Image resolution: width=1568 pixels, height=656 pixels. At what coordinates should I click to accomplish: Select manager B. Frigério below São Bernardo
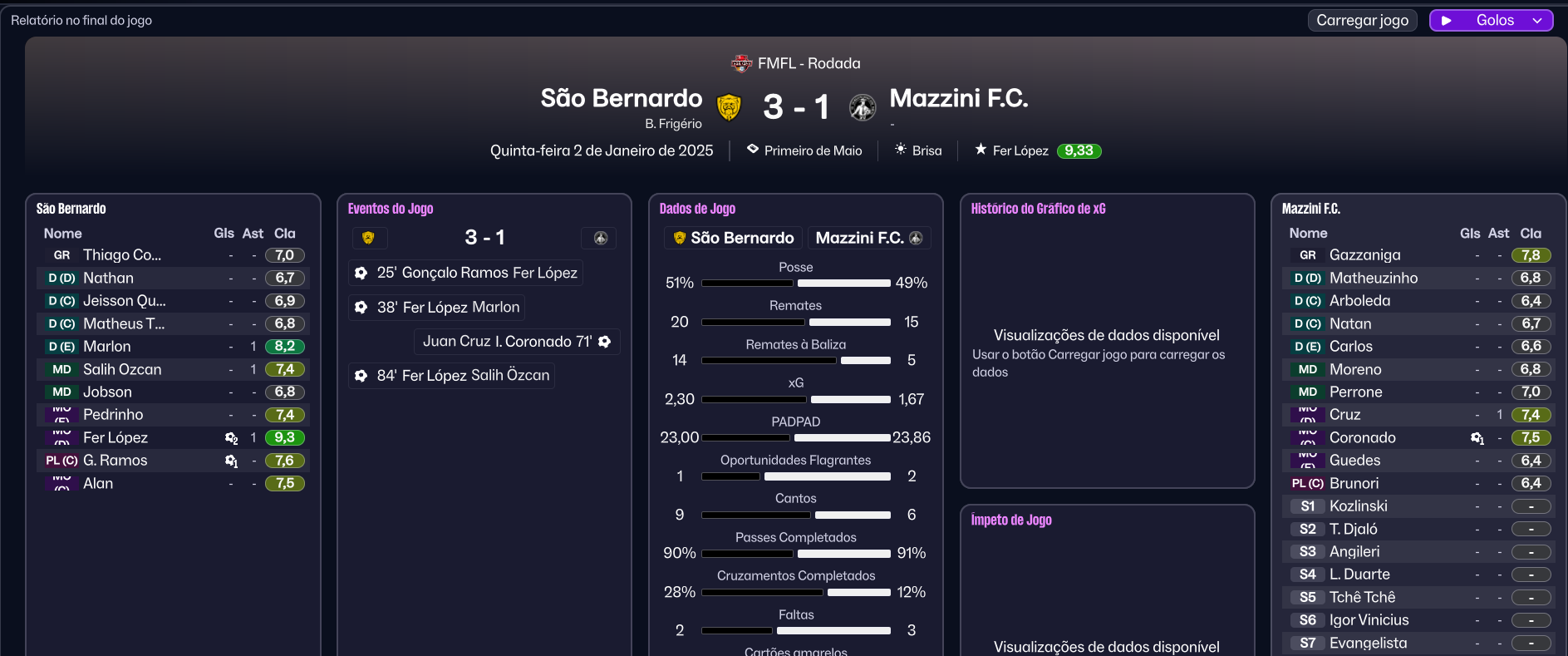tap(673, 123)
